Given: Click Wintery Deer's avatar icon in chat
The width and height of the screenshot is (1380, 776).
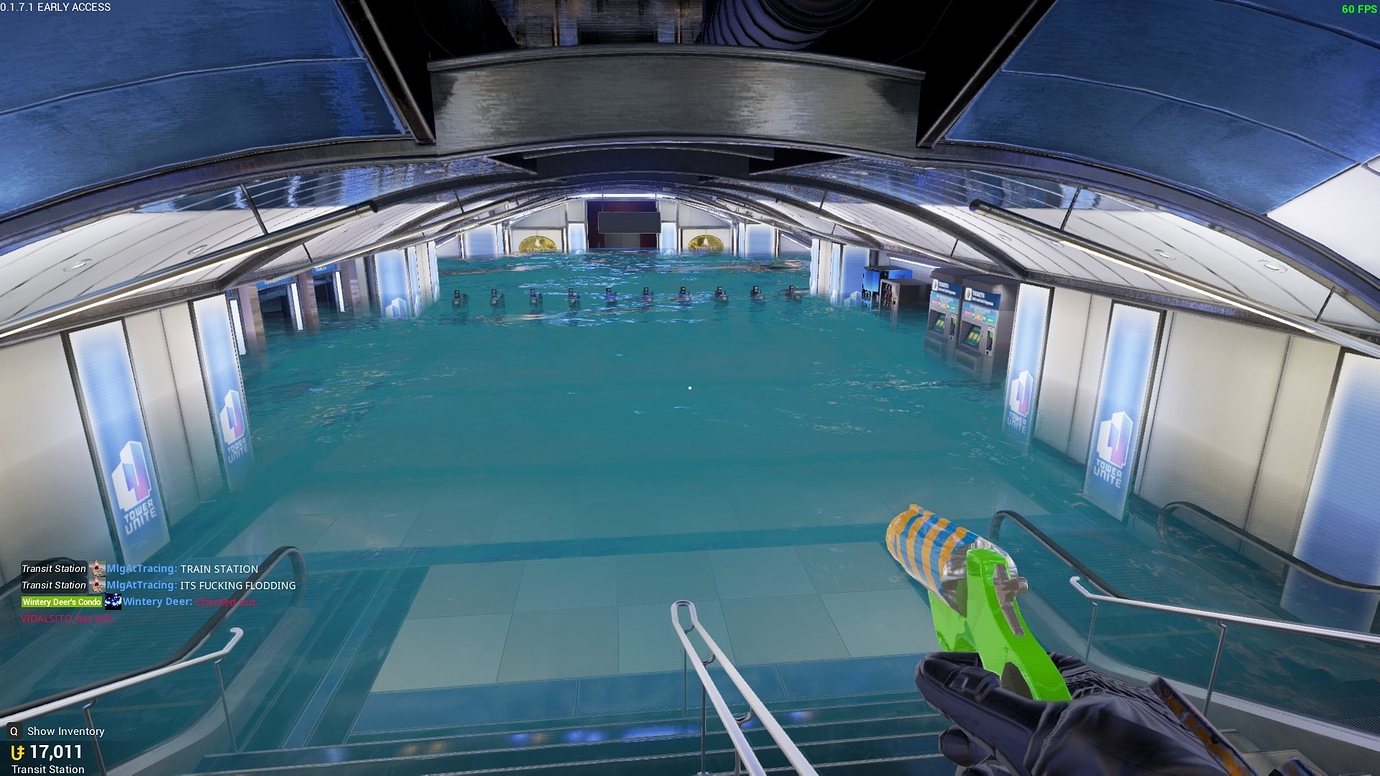Looking at the screenshot, I should click(x=112, y=601).
